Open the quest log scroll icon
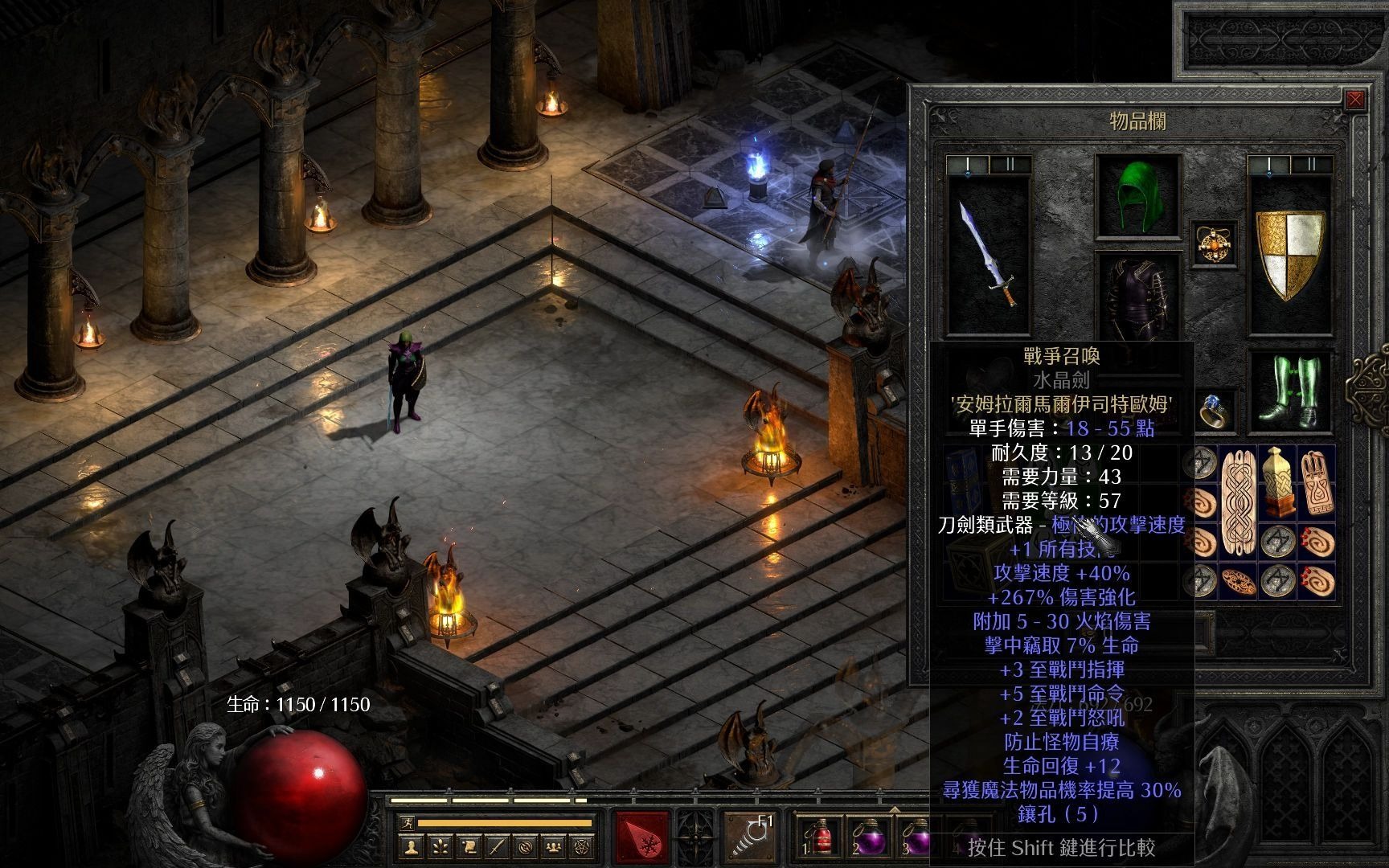 pyautogui.click(x=468, y=846)
